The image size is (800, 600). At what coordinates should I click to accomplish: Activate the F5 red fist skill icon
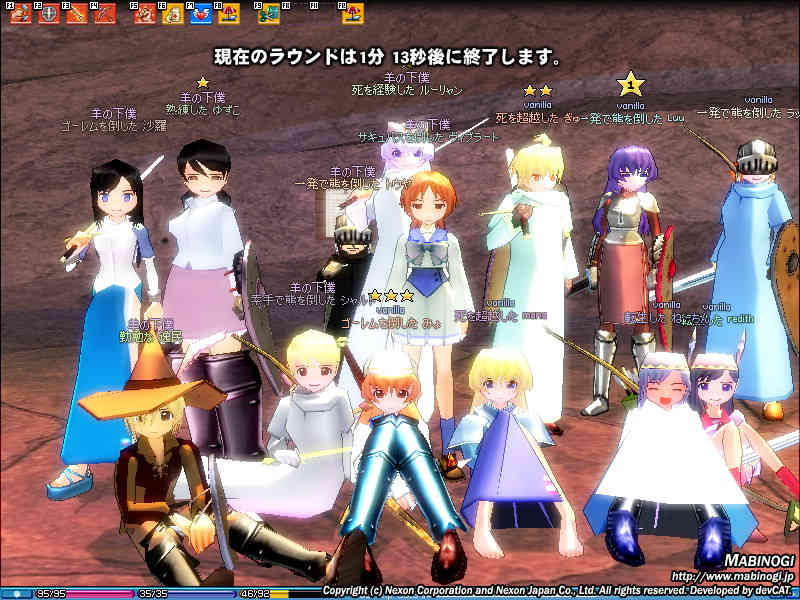point(145,15)
